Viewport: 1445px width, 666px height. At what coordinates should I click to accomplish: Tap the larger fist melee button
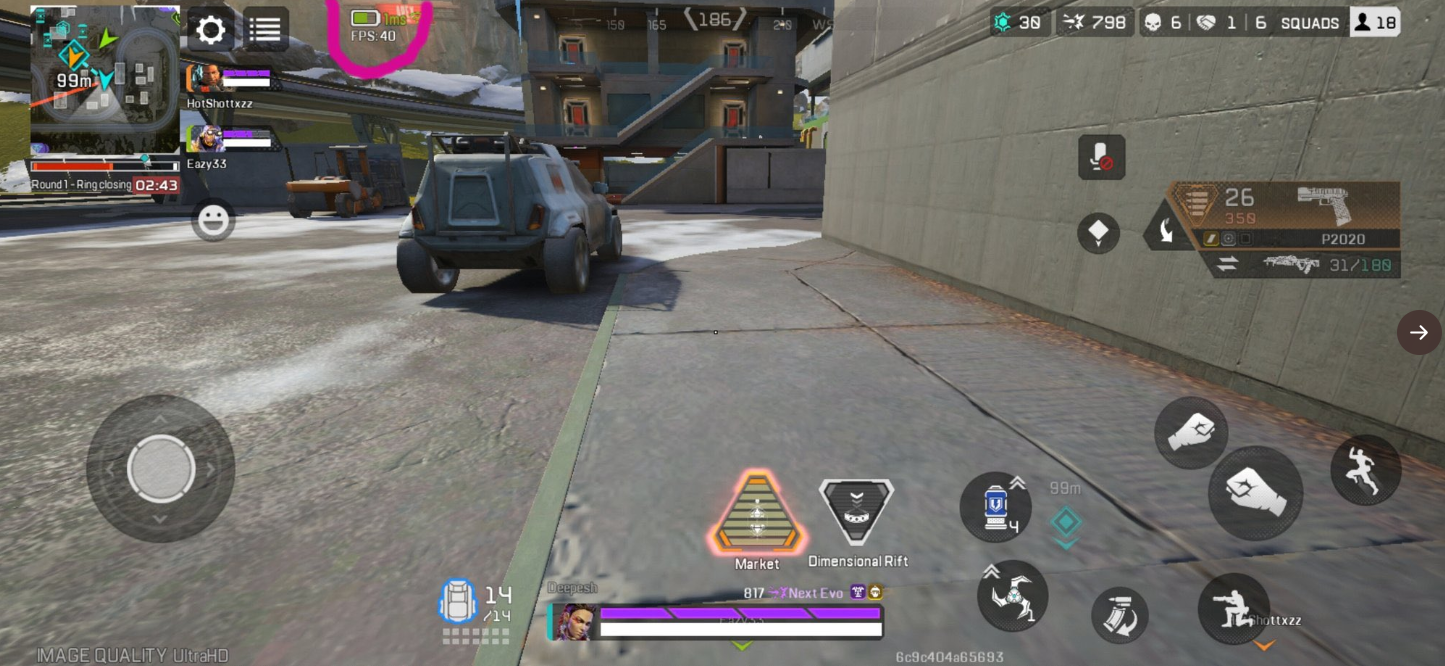(x=1255, y=494)
